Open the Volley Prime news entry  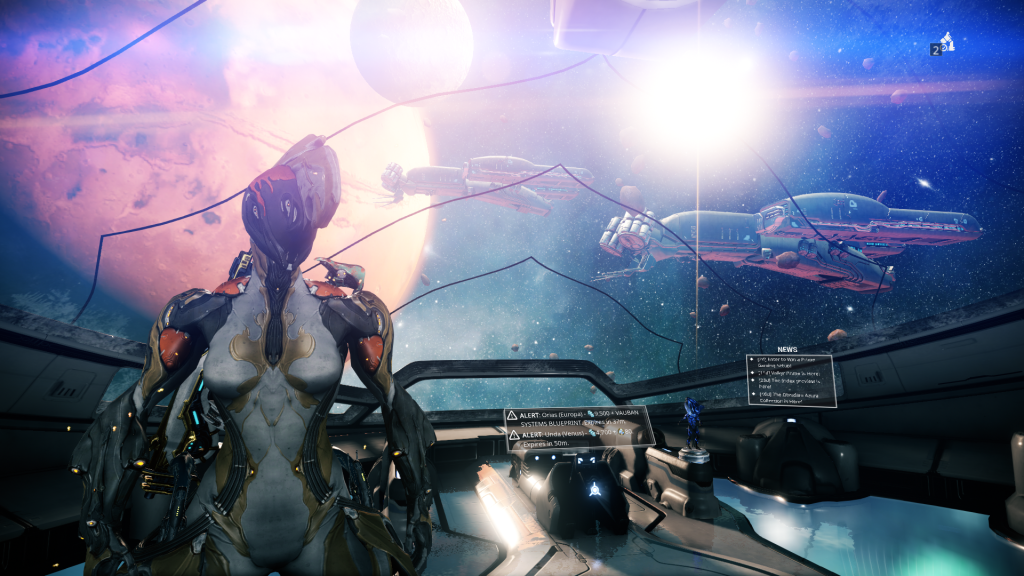[790, 374]
